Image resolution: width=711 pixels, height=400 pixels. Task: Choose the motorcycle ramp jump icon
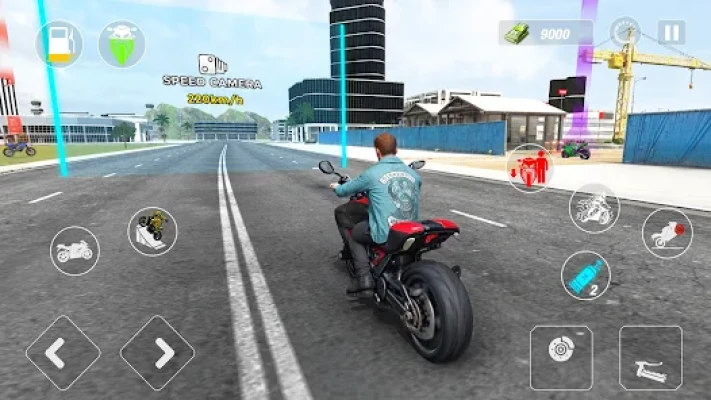click(x=152, y=231)
